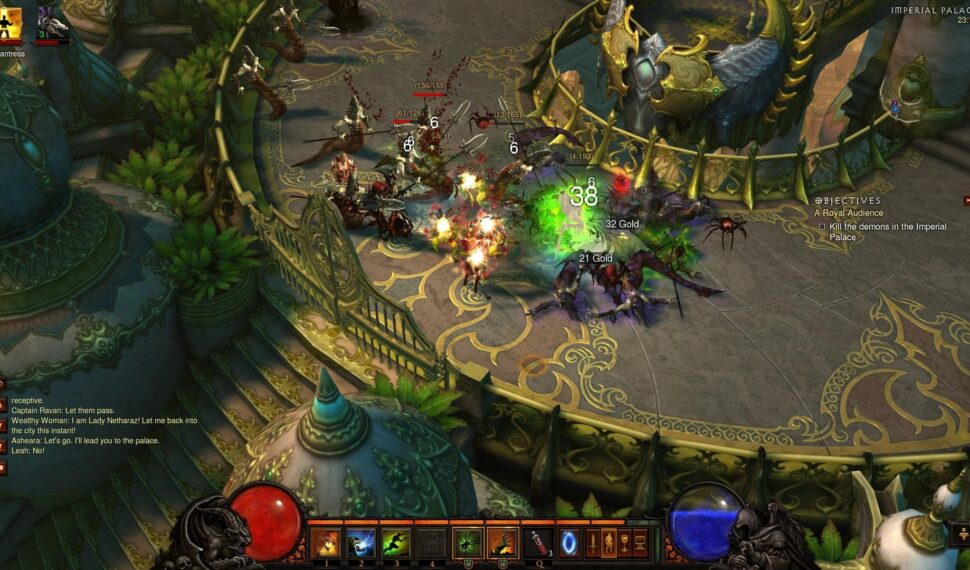Cast the green spider skill

[x=467, y=543]
